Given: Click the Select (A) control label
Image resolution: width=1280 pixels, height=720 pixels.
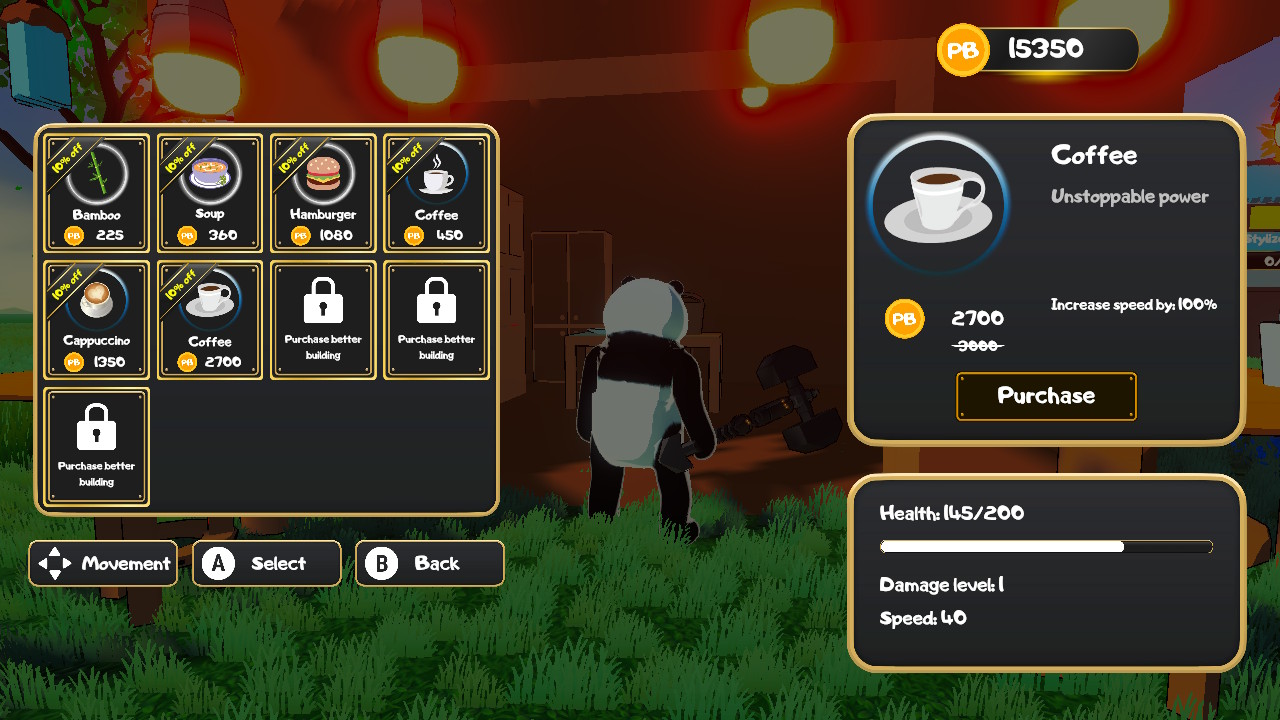Looking at the screenshot, I should (x=267, y=563).
